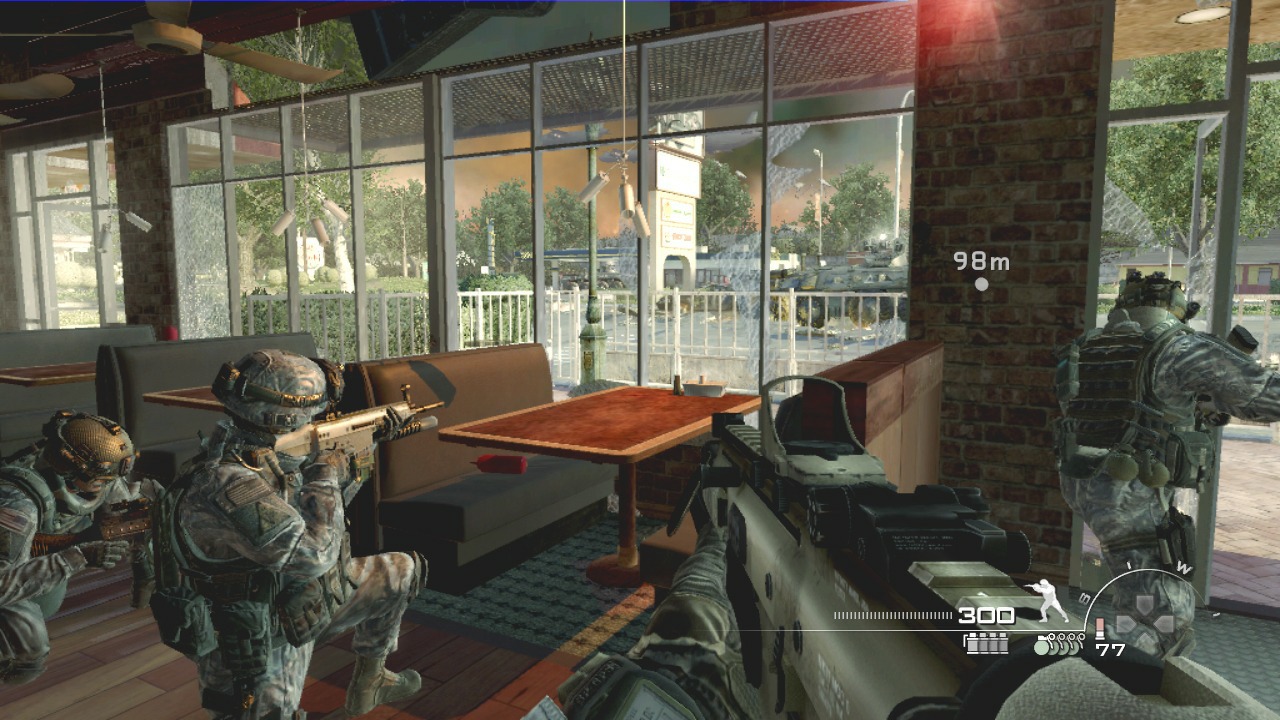
Task: Select the S marker on the compass
Action: point(1083,597)
